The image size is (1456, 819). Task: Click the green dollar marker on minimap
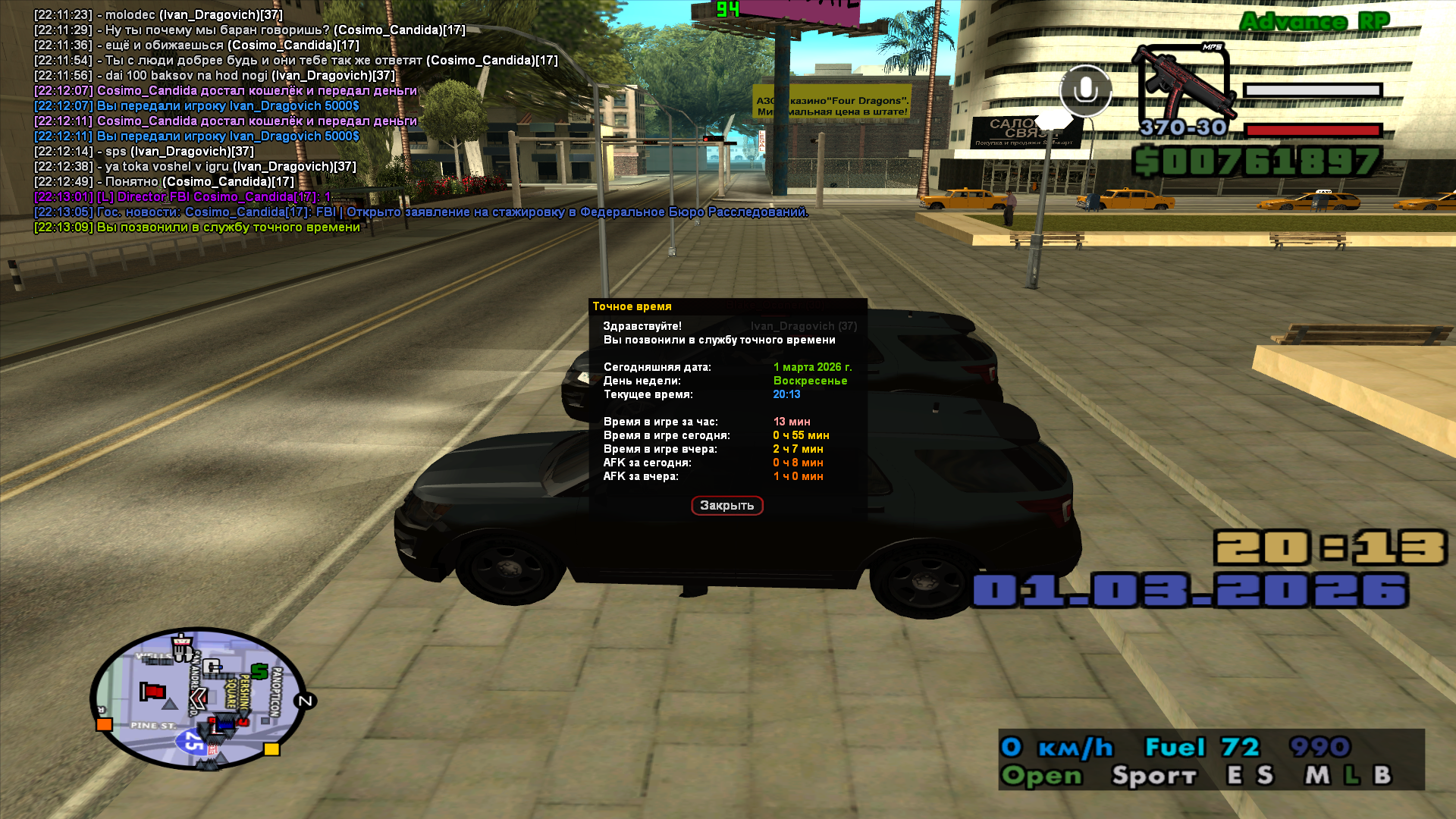pyautogui.click(x=259, y=671)
